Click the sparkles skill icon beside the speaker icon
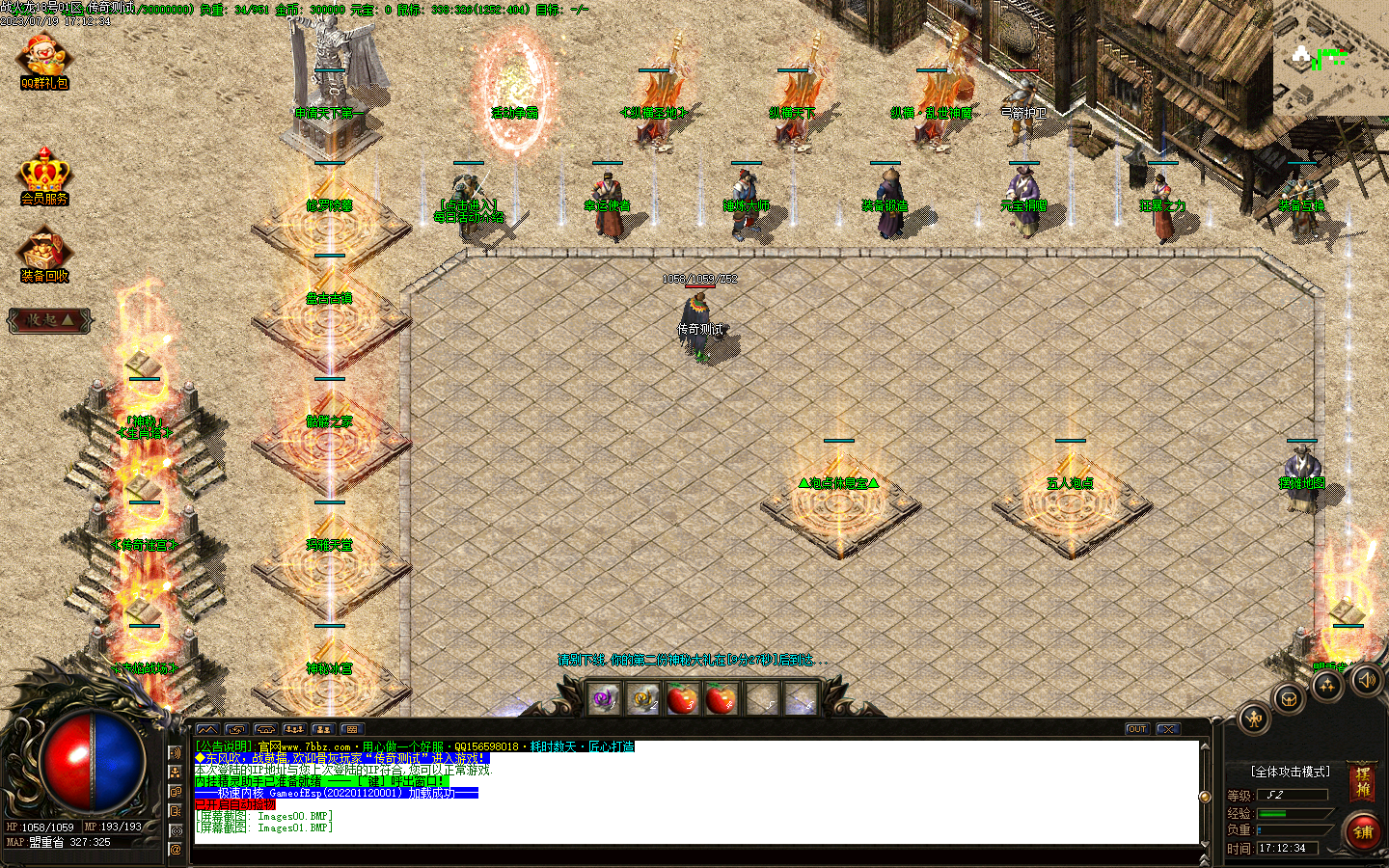The image size is (1389, 868). (x=1328, y=685)
